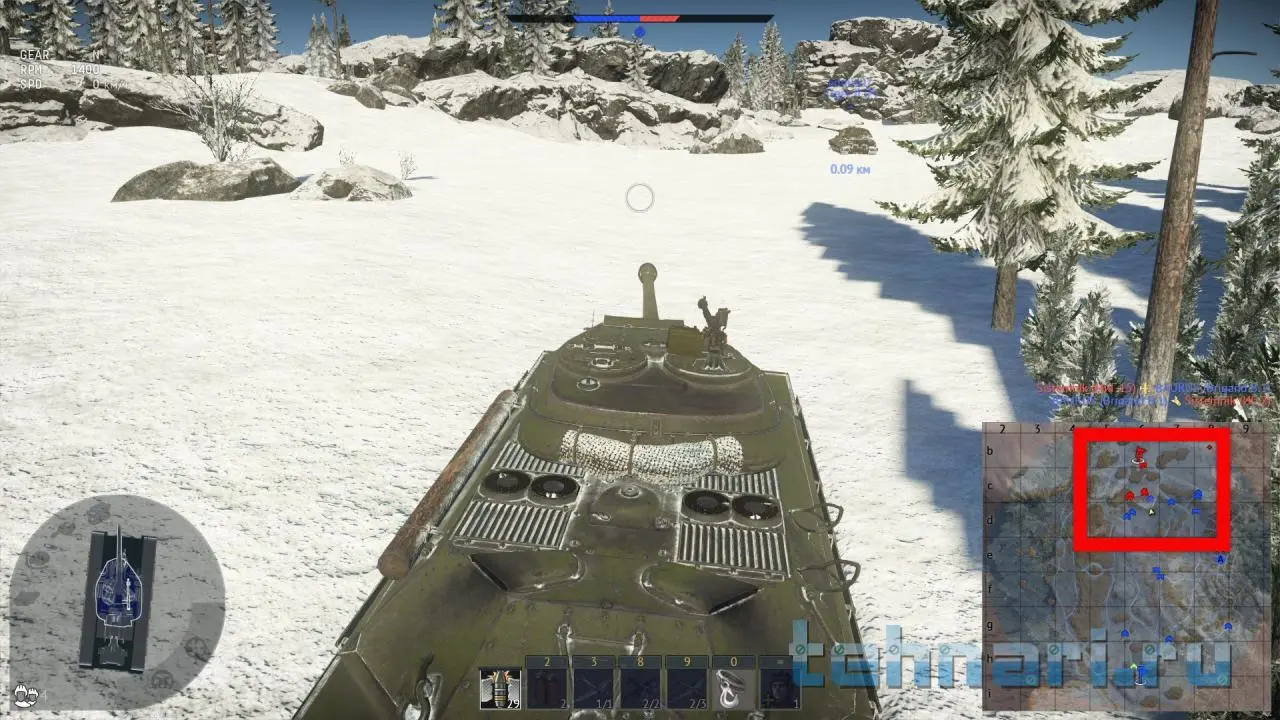Click the tank damage indicator panel
Image resolution: width=1280 pixels, height=720 pixels.
117,599
